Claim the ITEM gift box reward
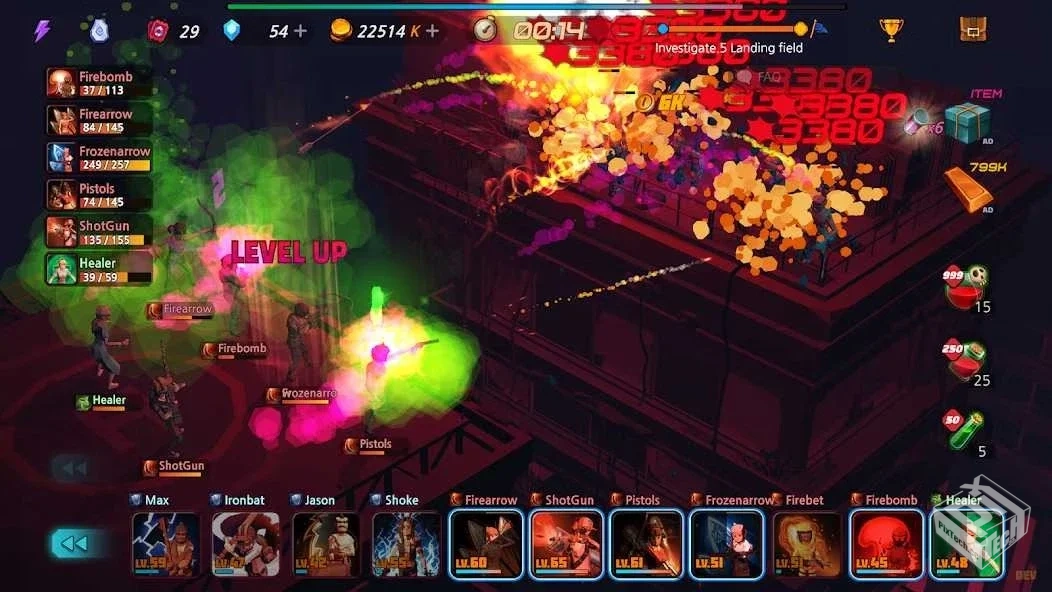1052x592 pixels. pos(967,122)
